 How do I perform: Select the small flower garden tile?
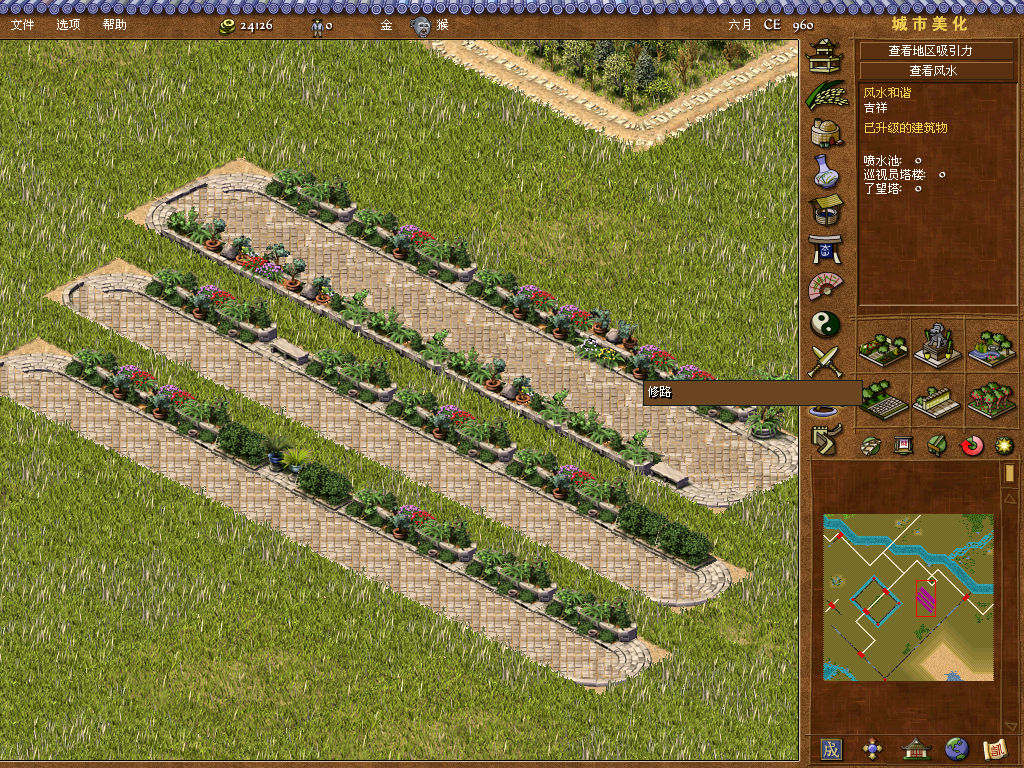pos(884,344)
